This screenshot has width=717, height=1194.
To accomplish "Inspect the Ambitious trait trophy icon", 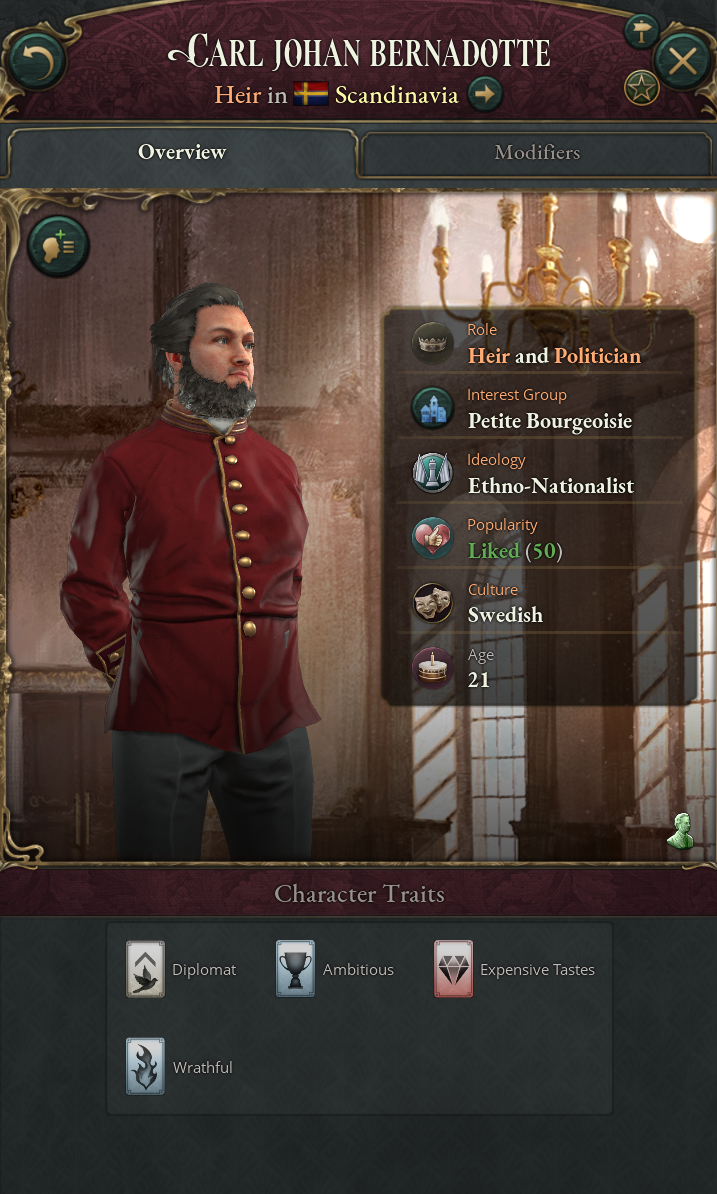I will [x=295, y=969].
